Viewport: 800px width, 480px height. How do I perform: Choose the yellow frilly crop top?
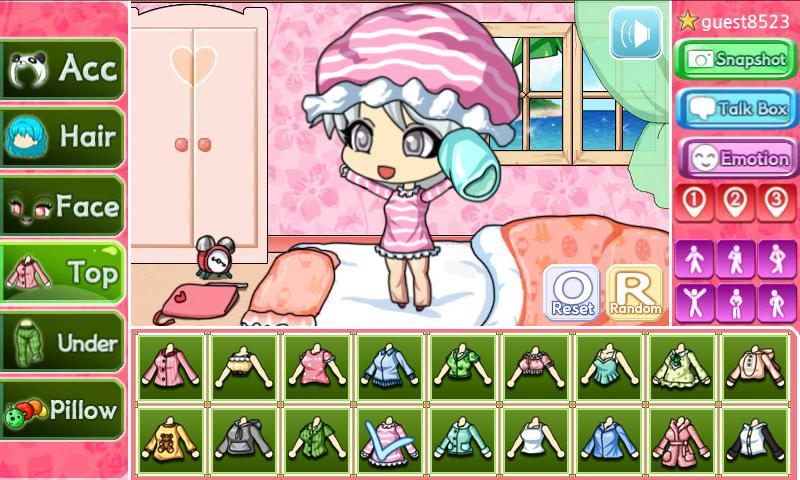point(243,368)
